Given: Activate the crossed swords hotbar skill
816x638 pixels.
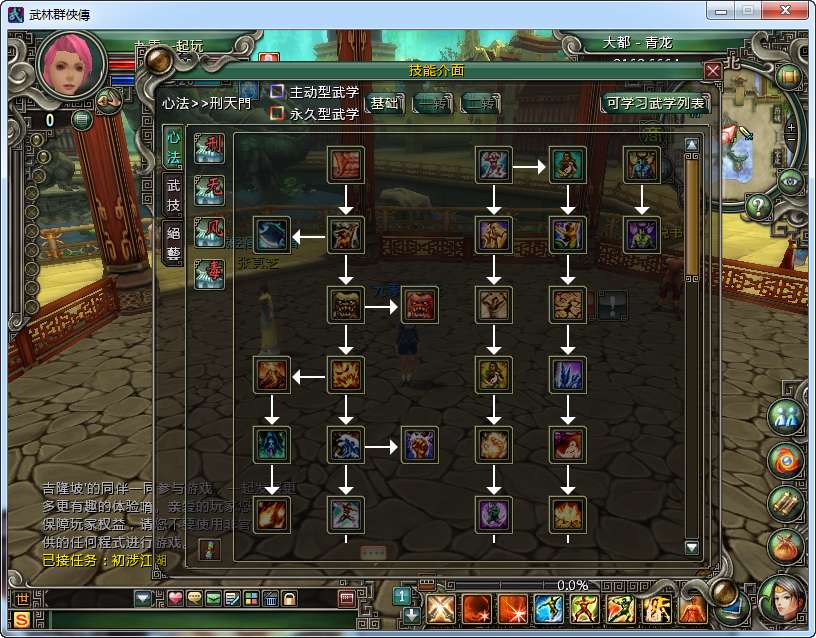Looking at the screenshot, I should [x=441, y=608].
